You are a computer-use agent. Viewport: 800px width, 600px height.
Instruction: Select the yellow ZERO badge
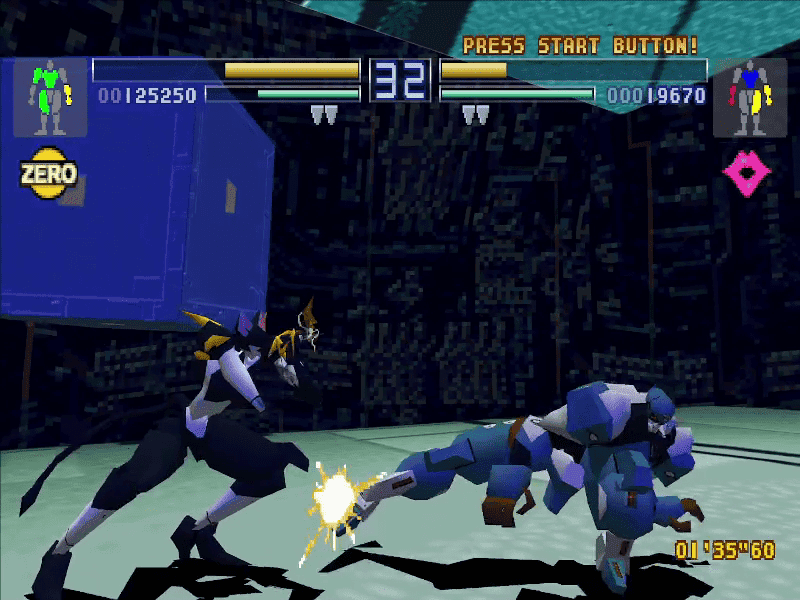click(48, 174)
